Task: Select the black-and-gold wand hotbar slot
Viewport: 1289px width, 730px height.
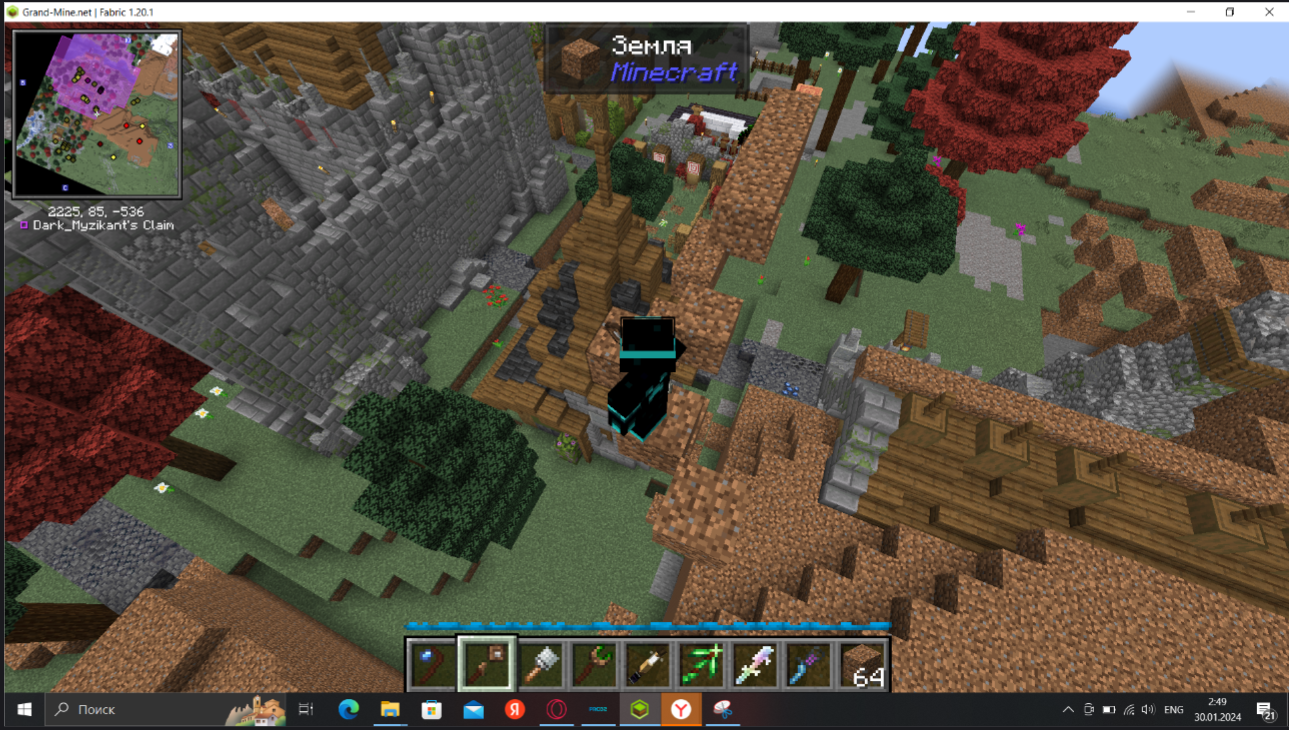Action: (648, 665)
